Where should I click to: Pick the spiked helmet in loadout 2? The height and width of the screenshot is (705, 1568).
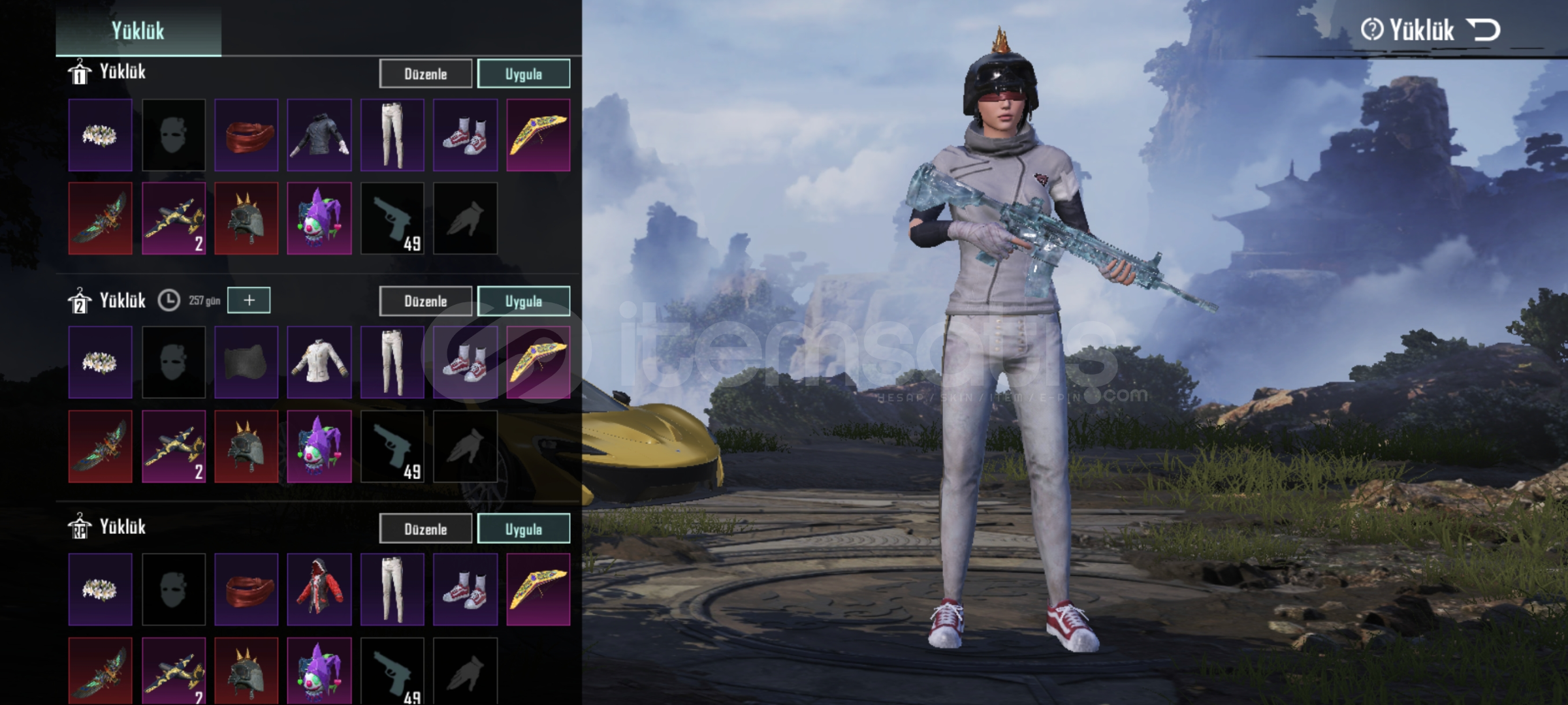pos(246,446)
